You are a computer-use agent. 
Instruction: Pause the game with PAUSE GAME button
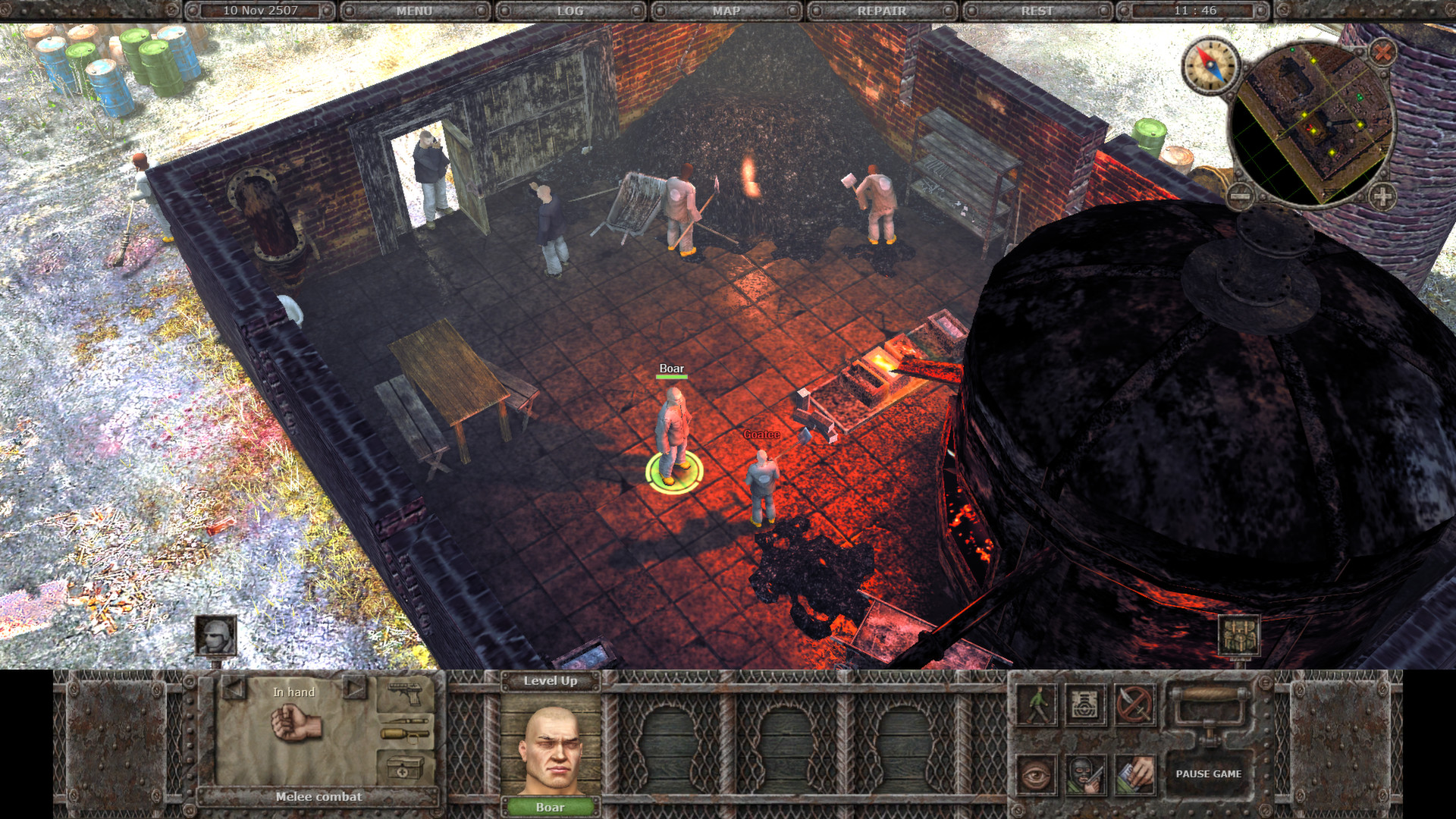[x=1208, y=773]
